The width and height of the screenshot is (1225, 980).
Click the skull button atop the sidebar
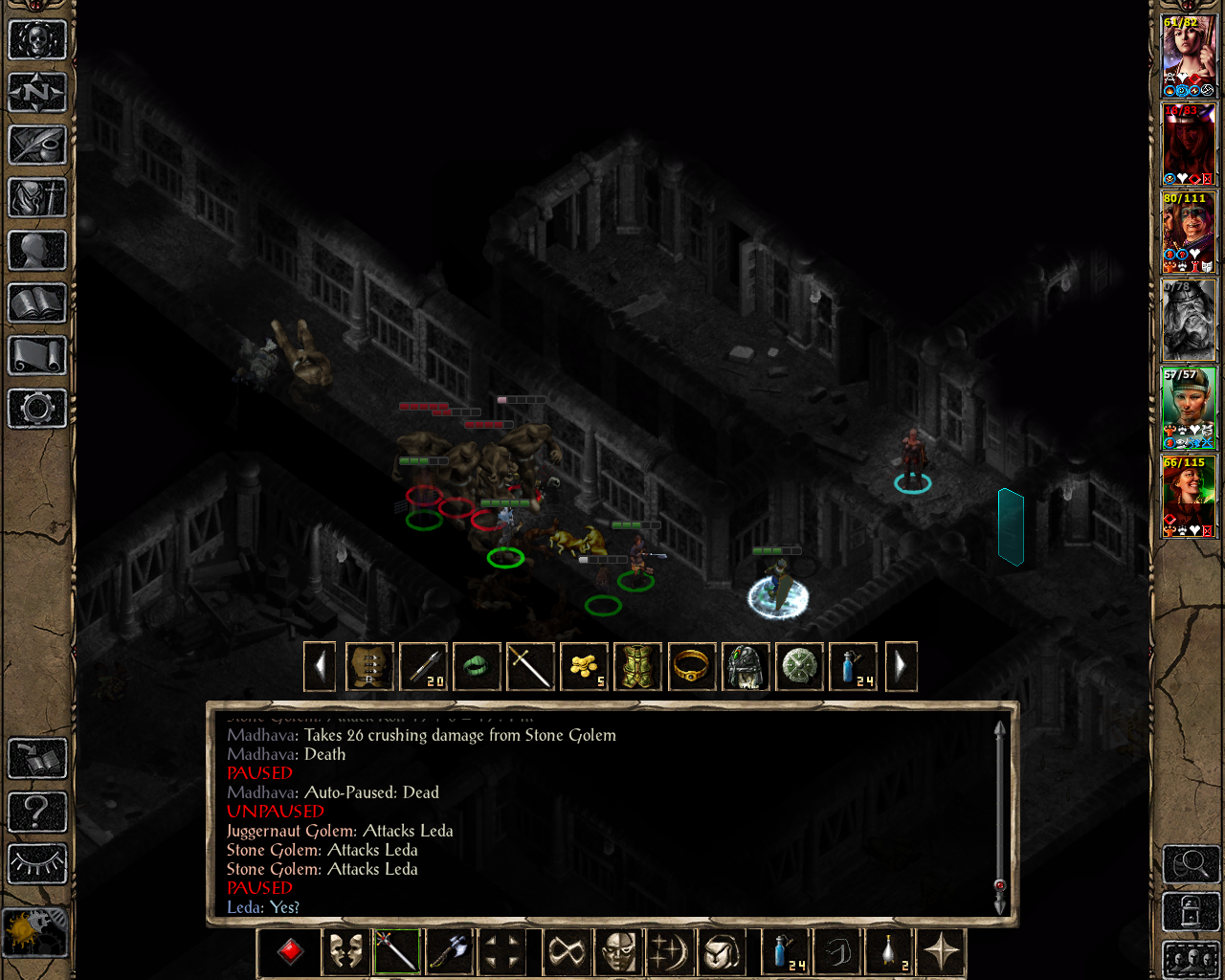point(37,40)
